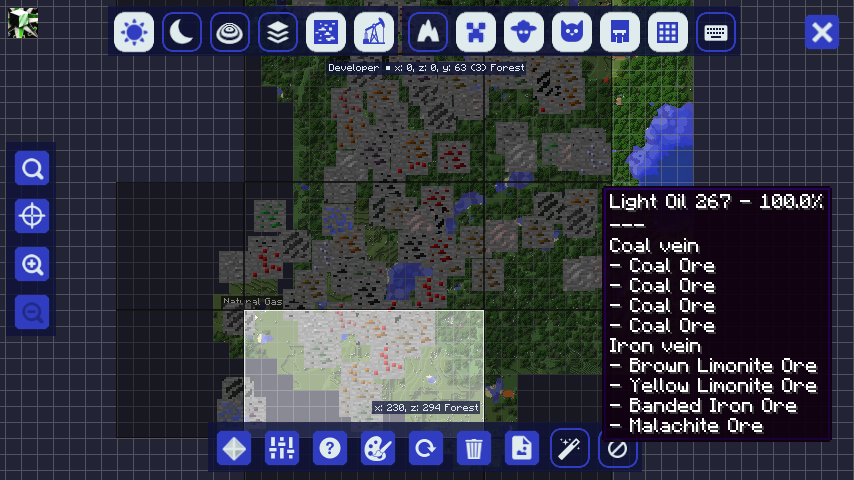
Task: Toggle the cat face pet display
Action: 572,33
